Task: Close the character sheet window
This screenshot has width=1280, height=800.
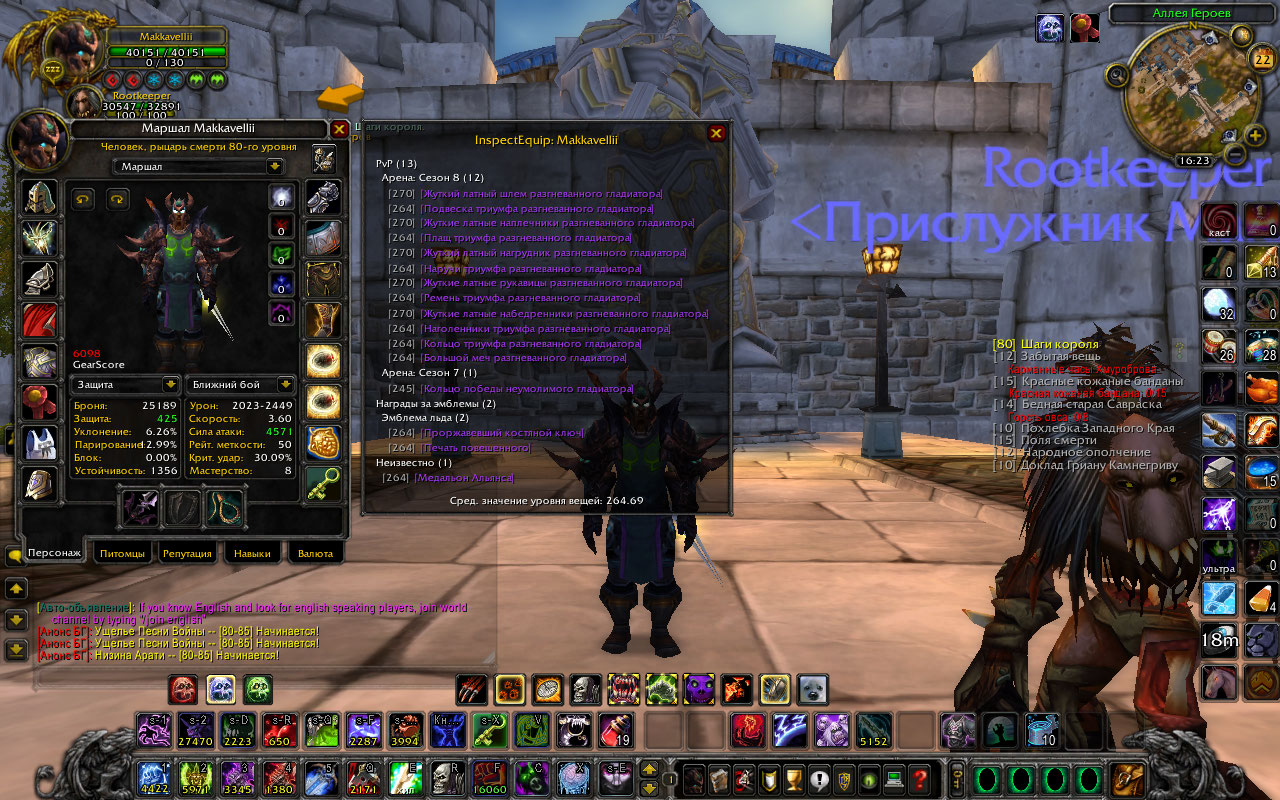Action: (x=339, y=129)
